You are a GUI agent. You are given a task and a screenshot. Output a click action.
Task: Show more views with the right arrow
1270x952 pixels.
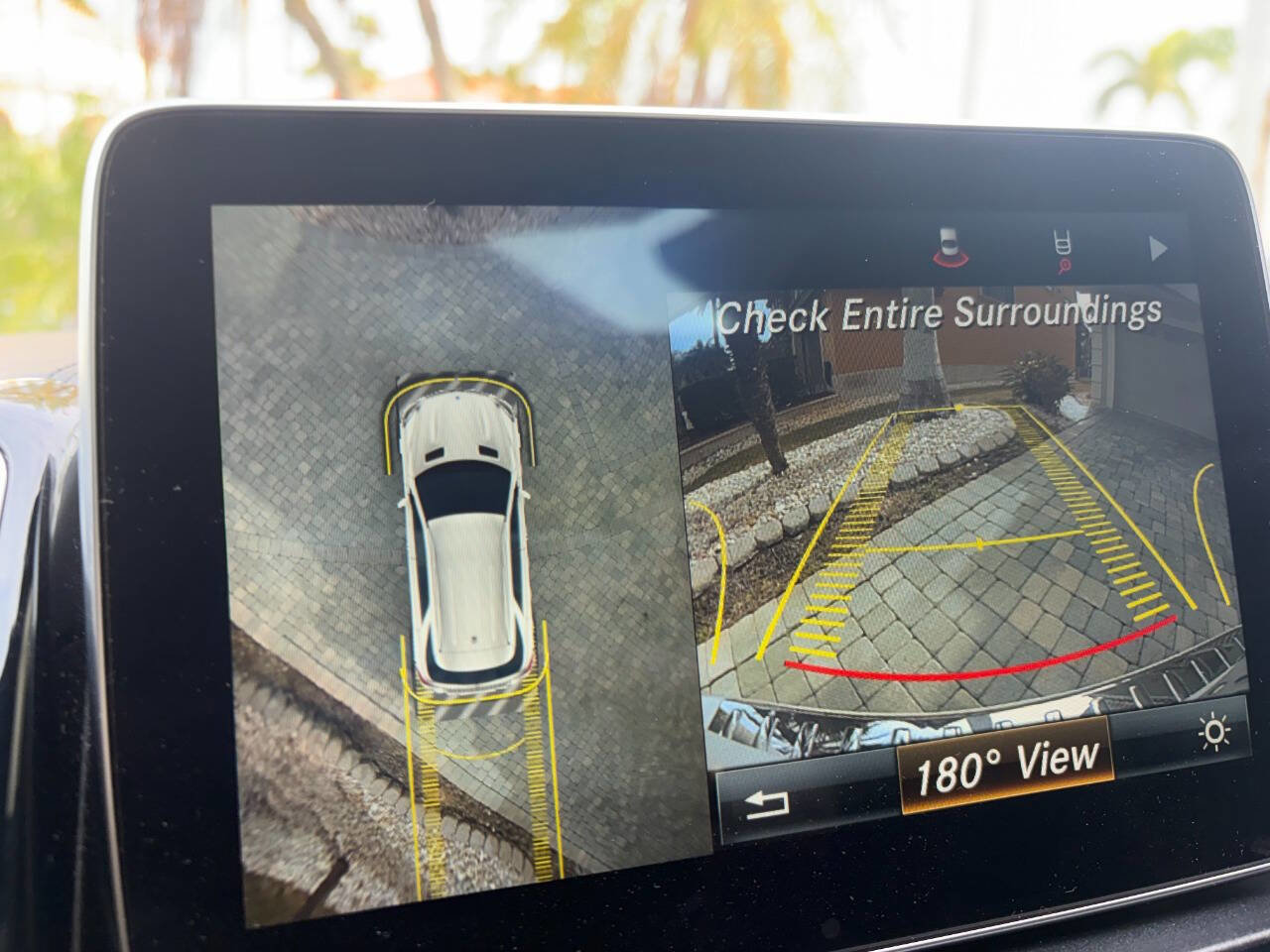(1157, 249)
